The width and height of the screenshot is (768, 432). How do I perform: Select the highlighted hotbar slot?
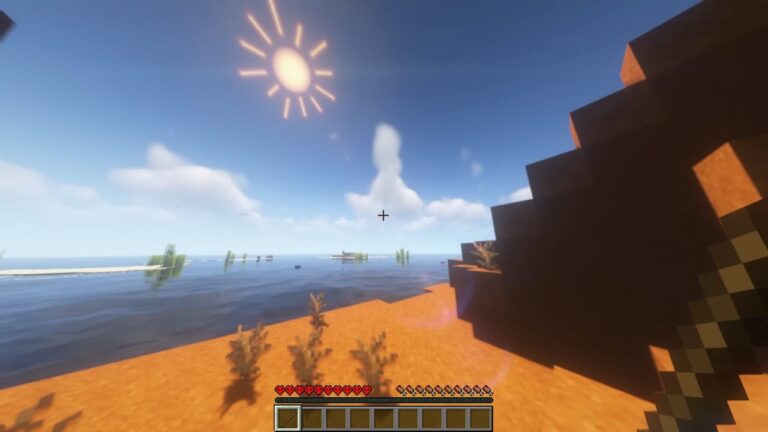(288, 418)
